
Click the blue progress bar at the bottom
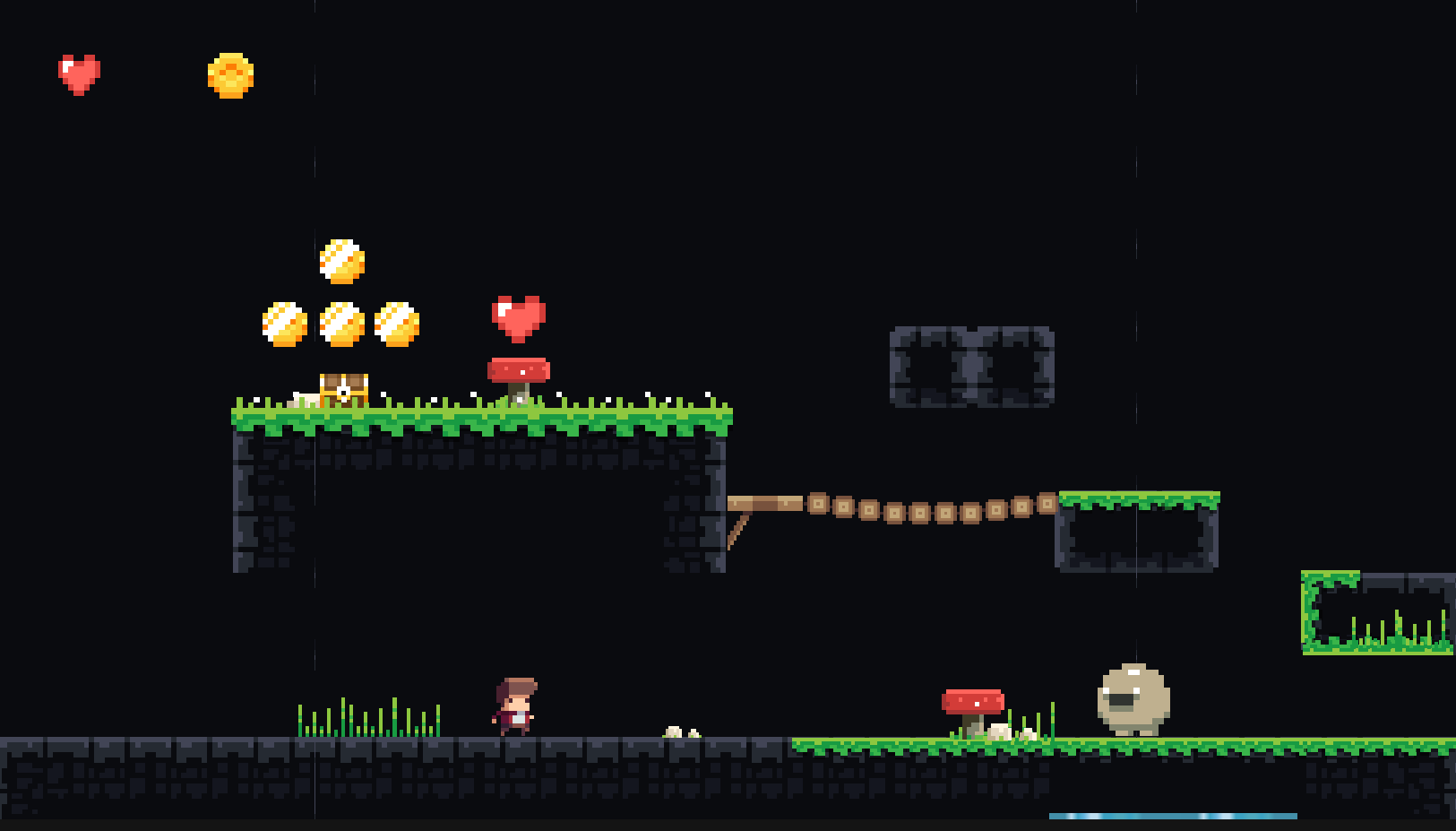pos(1174,816)
